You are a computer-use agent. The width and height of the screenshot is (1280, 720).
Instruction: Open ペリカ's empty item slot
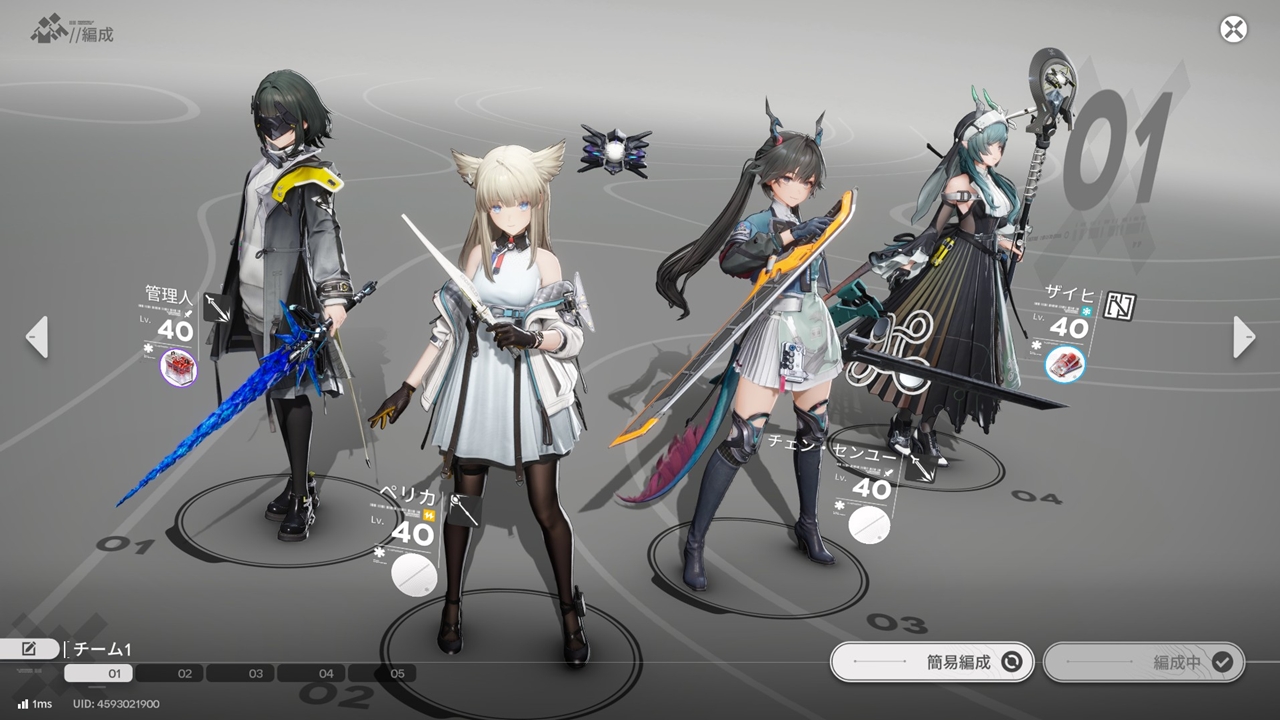coord(414,573)
